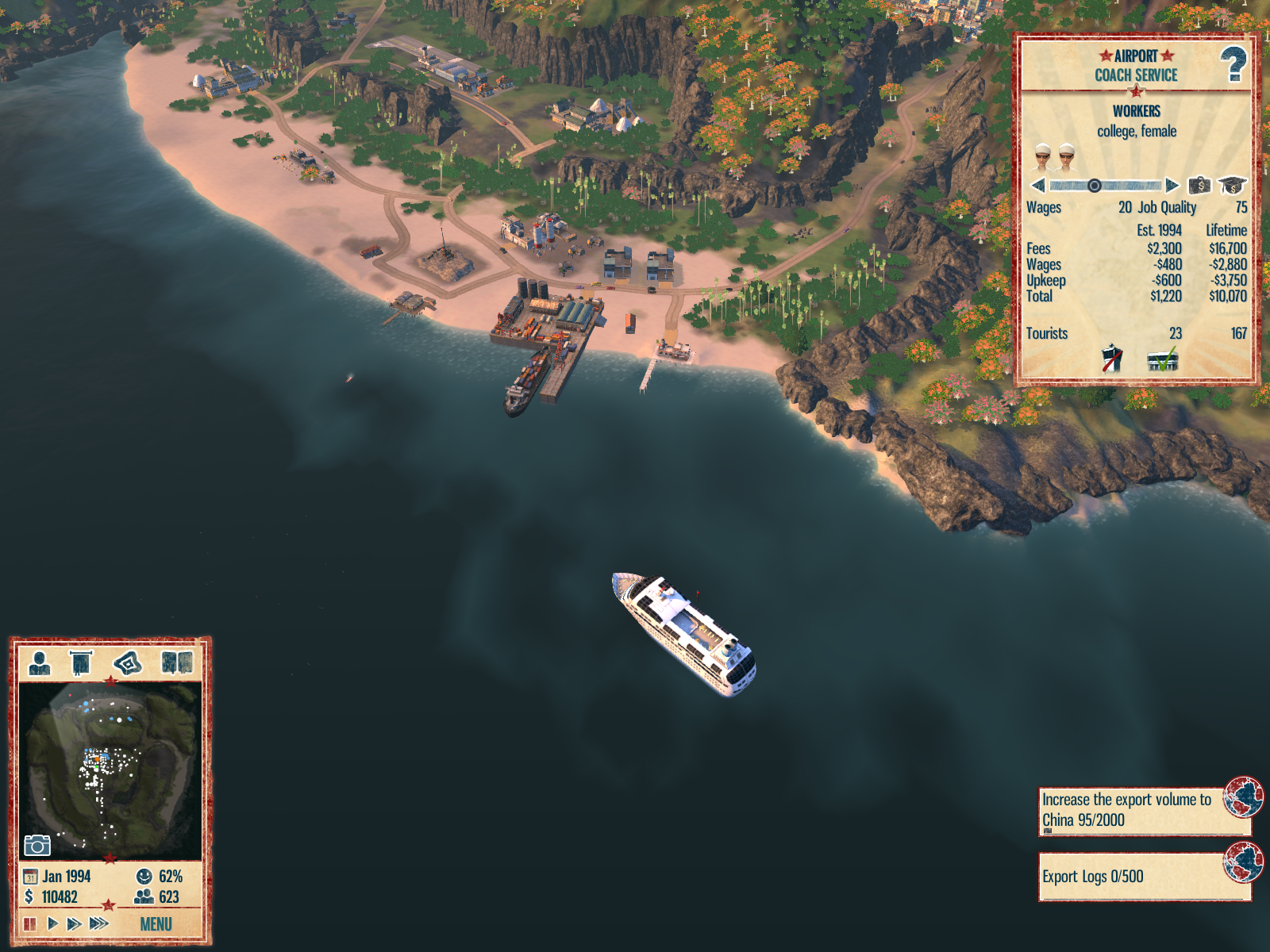Increase wages with the right arrow
Screen dimensions: 1270x952
click(x=1172, y=186)
